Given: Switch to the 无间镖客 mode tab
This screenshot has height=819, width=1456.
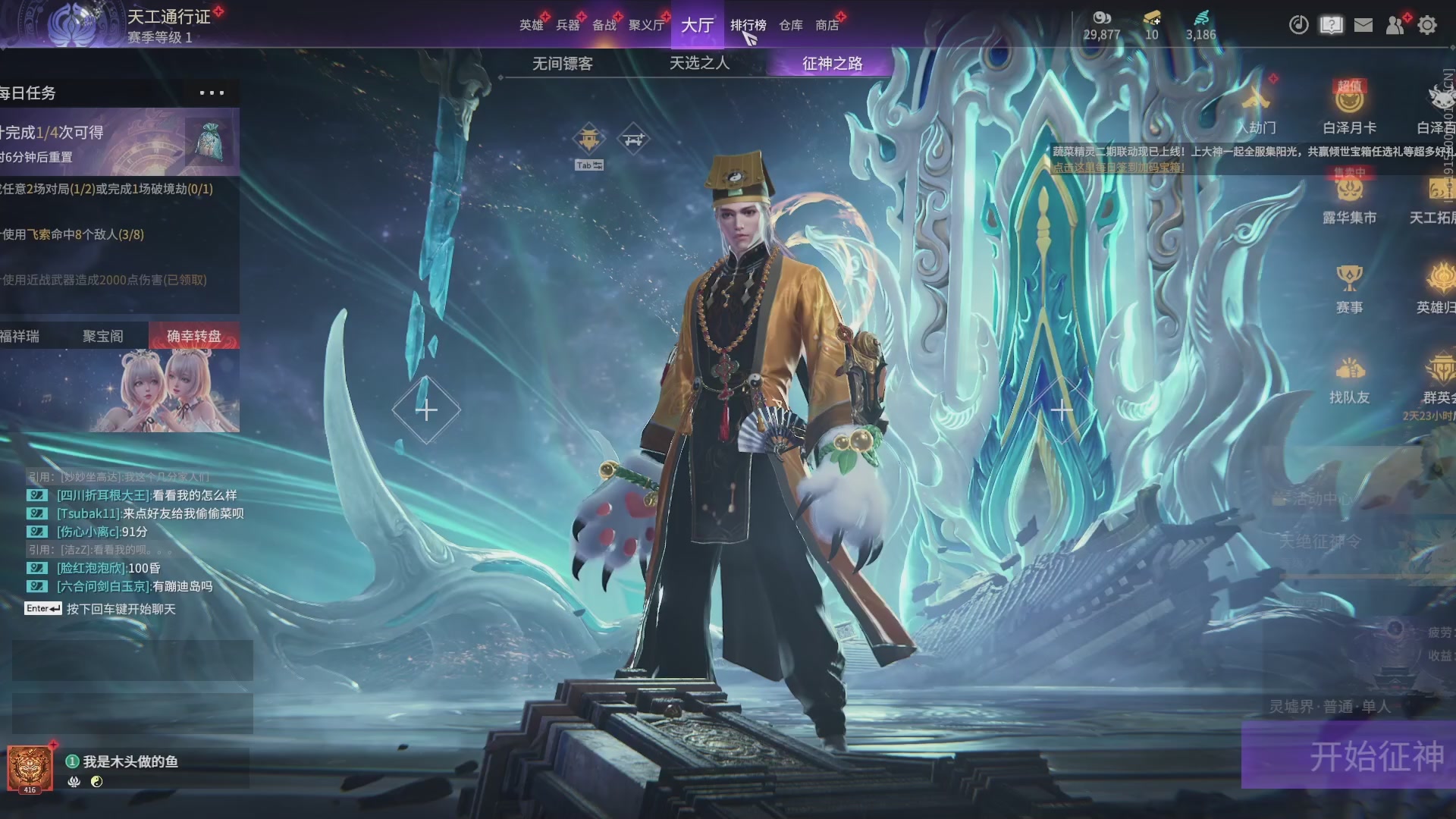Looking at the screenshot, I should 562,64.
